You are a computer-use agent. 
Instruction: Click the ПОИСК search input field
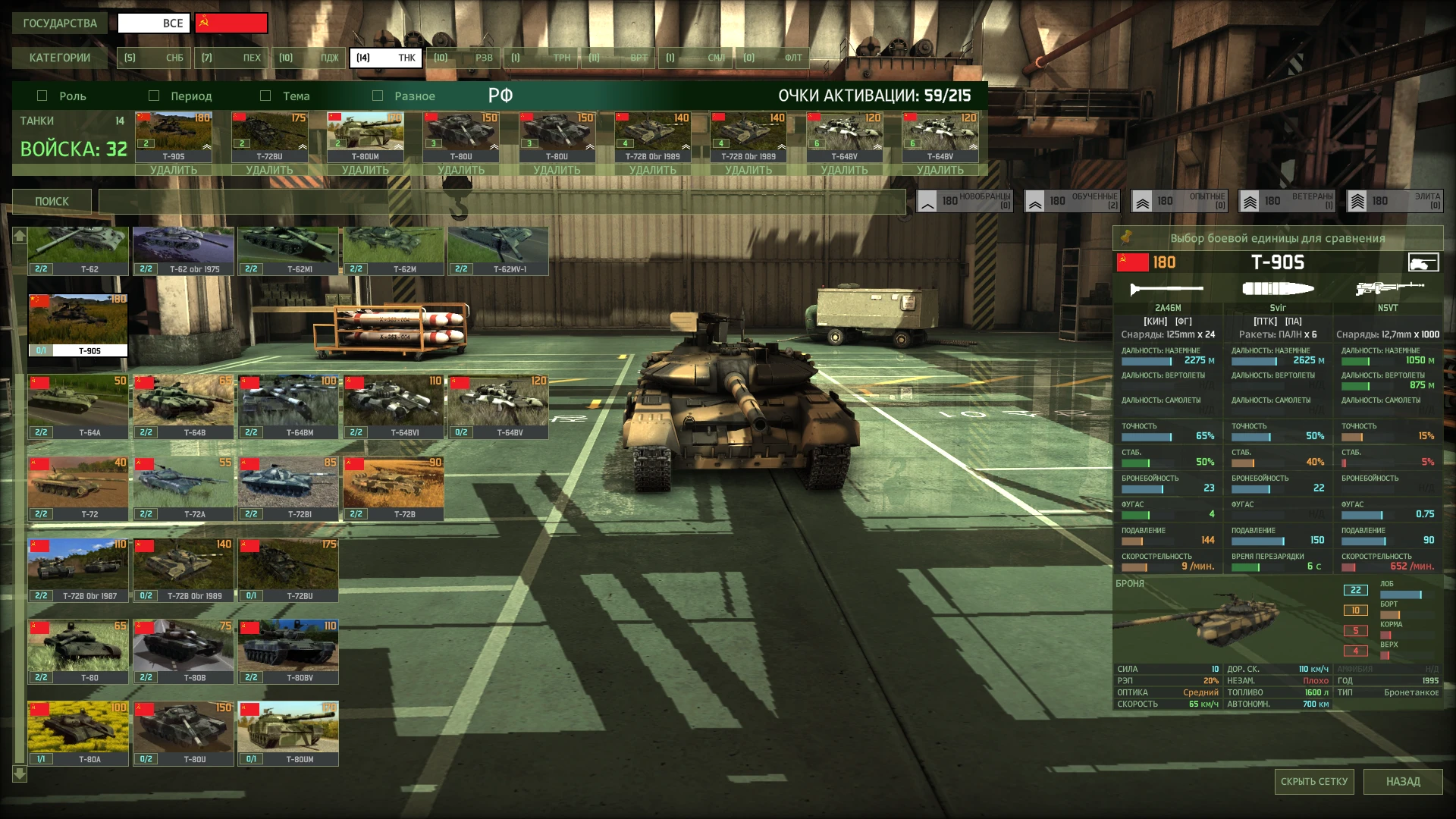[x=500, y=201]
